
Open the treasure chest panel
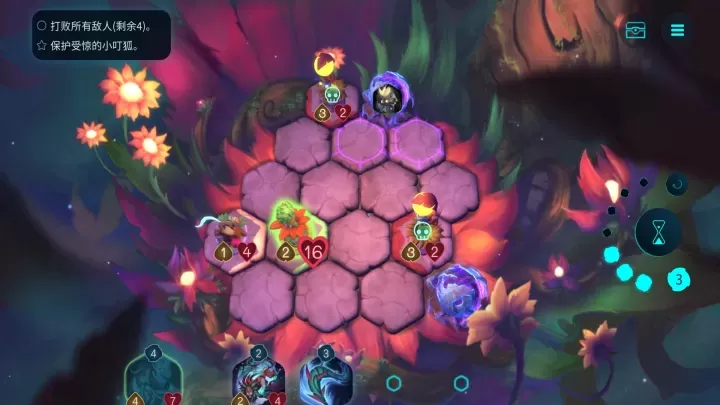click(x=636, y=30)
